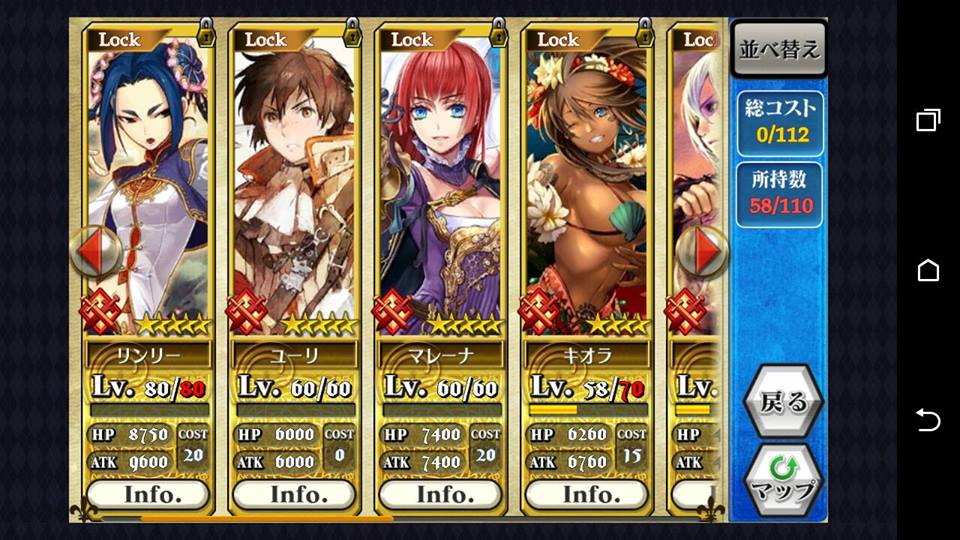Viewport: 960px width, 540px height.
Task: Go back with the 戻る button
Action: (x=783, y=402)
